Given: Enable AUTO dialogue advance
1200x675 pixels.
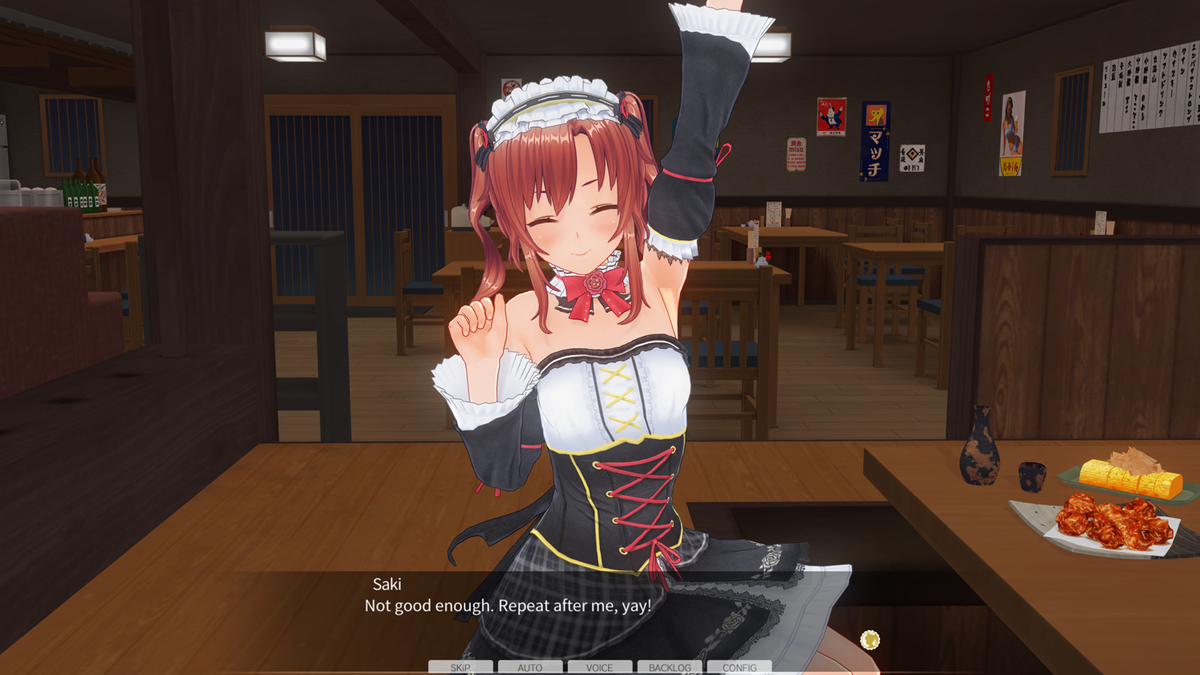Looking at the screenshot, I should click(530, 667).
